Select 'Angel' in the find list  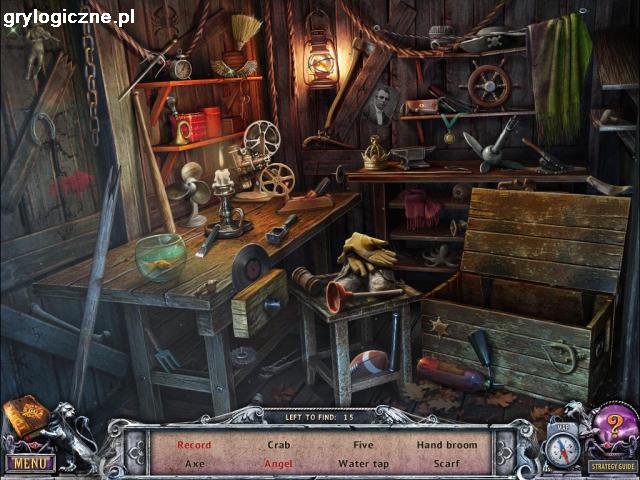[x=279, y=463]
